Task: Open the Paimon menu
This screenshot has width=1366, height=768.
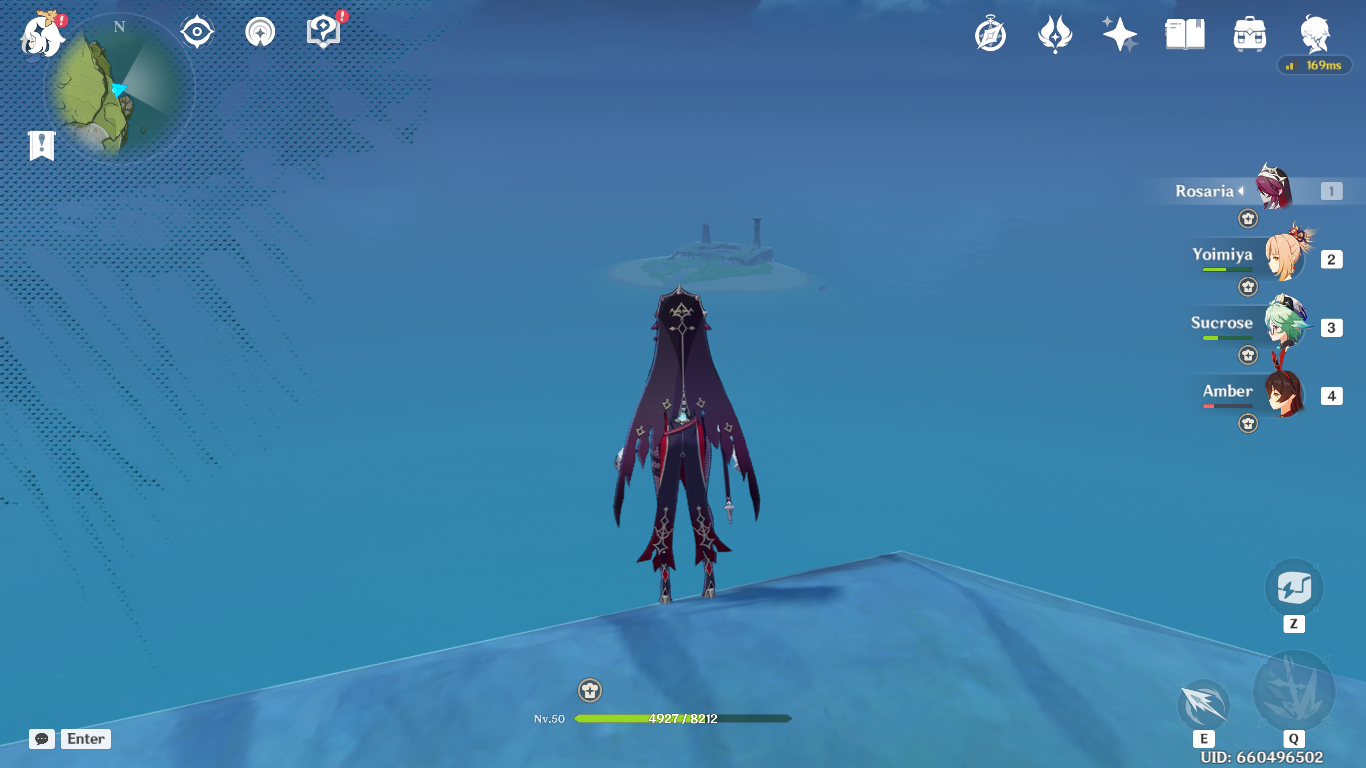Action: click(42, 33)
